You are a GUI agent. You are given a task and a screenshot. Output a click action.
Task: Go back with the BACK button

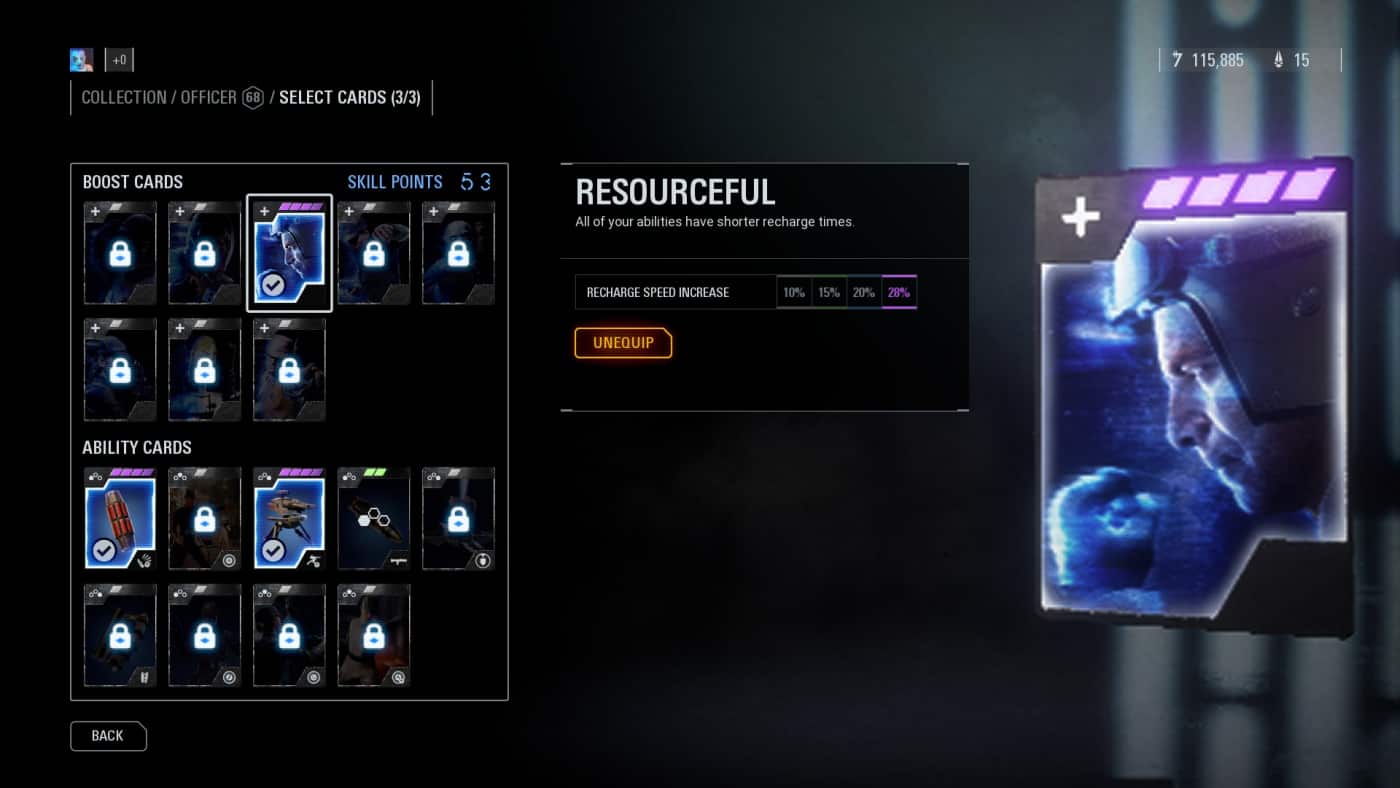coord(108,736)
